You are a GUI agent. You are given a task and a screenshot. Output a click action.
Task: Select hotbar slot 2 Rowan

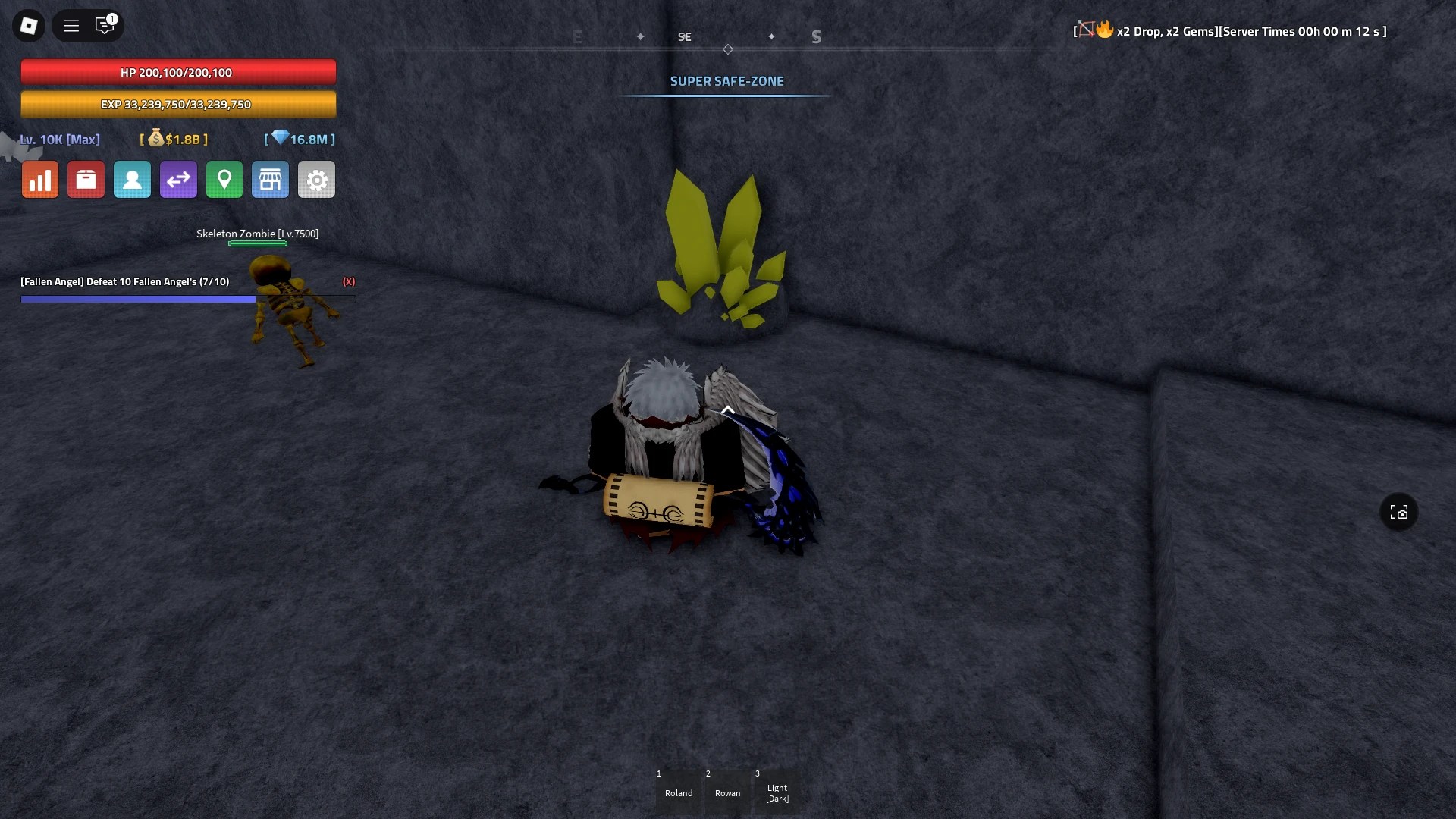pos(727,792)
